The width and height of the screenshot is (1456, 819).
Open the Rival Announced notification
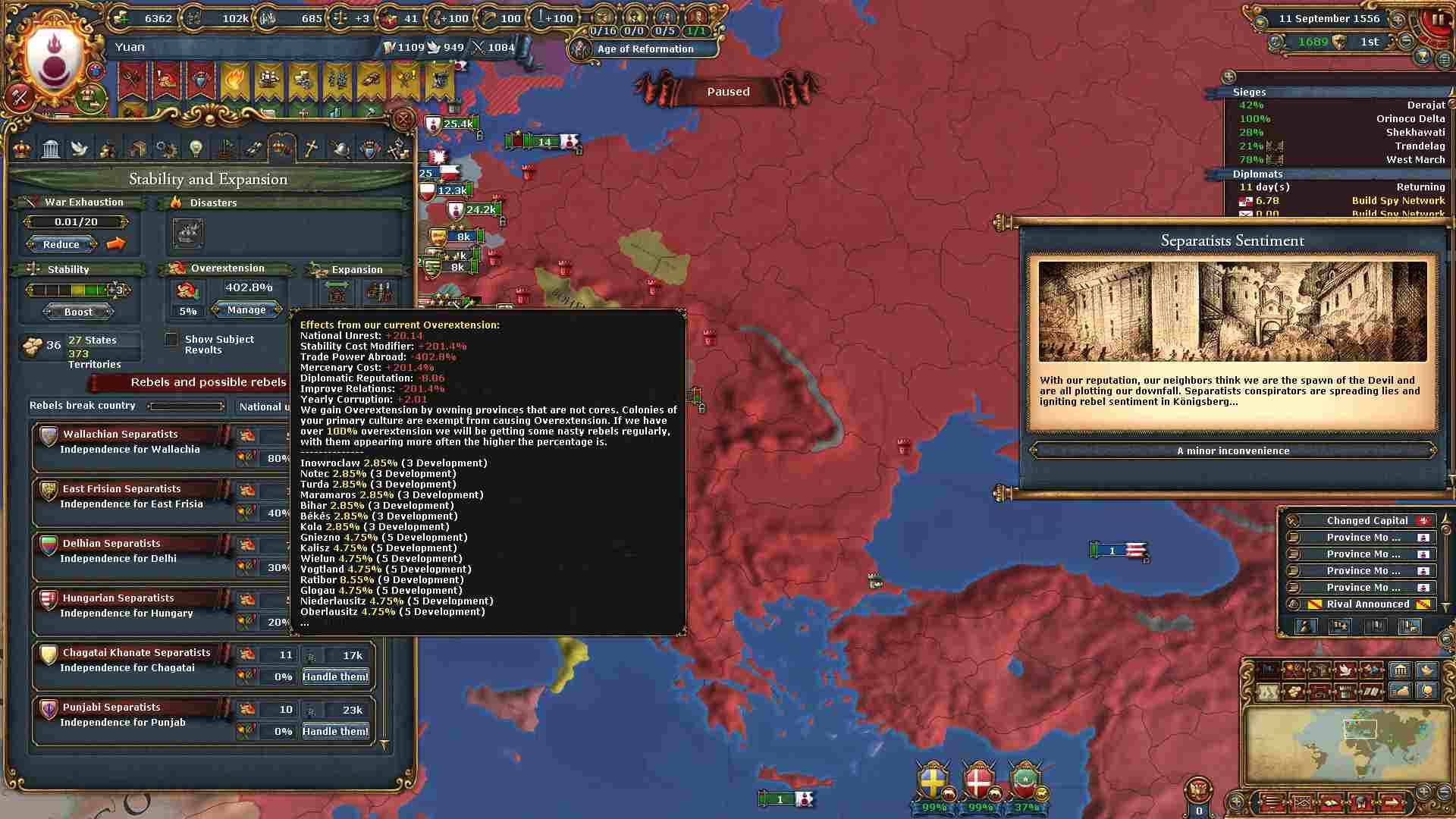point(1367,604)
